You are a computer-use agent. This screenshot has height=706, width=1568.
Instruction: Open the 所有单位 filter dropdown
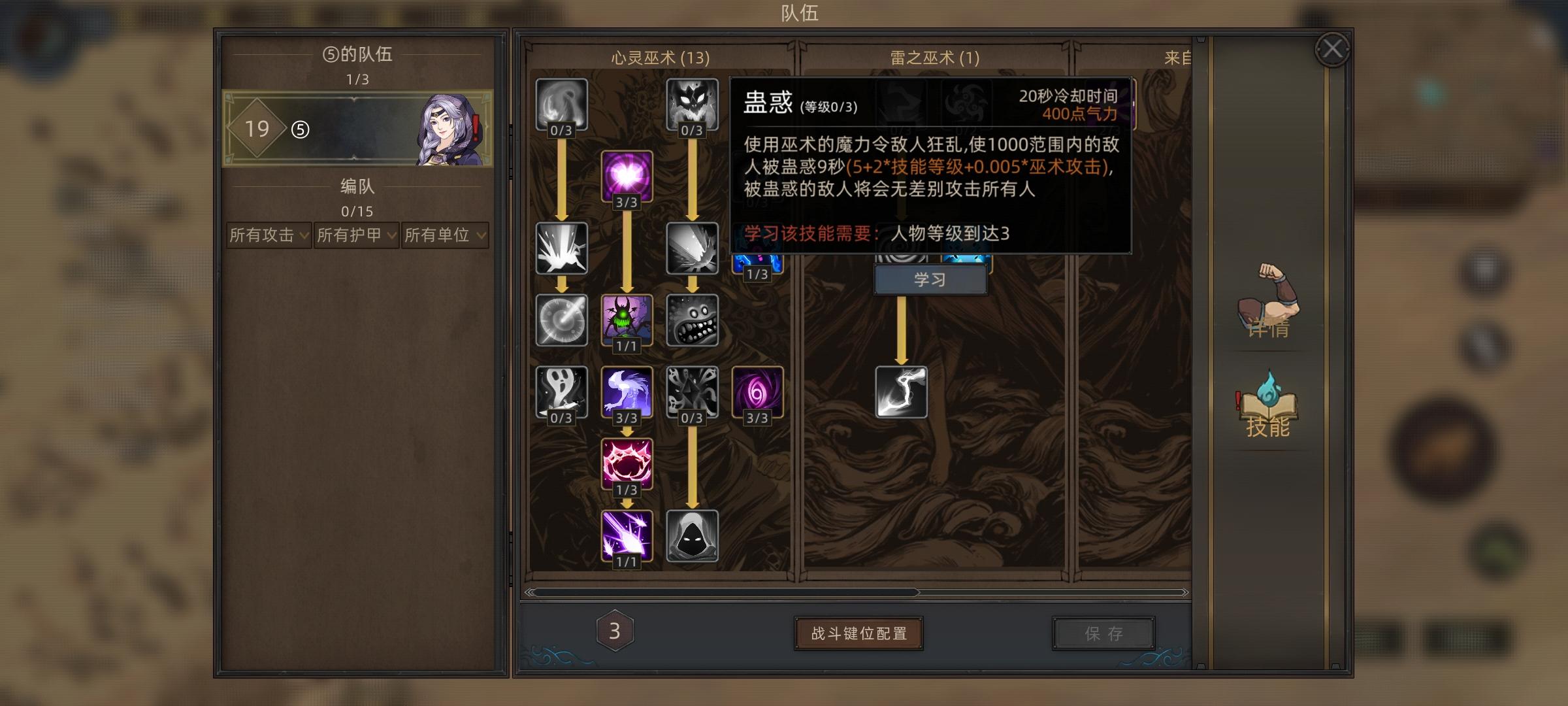click(x=444, y=235)
